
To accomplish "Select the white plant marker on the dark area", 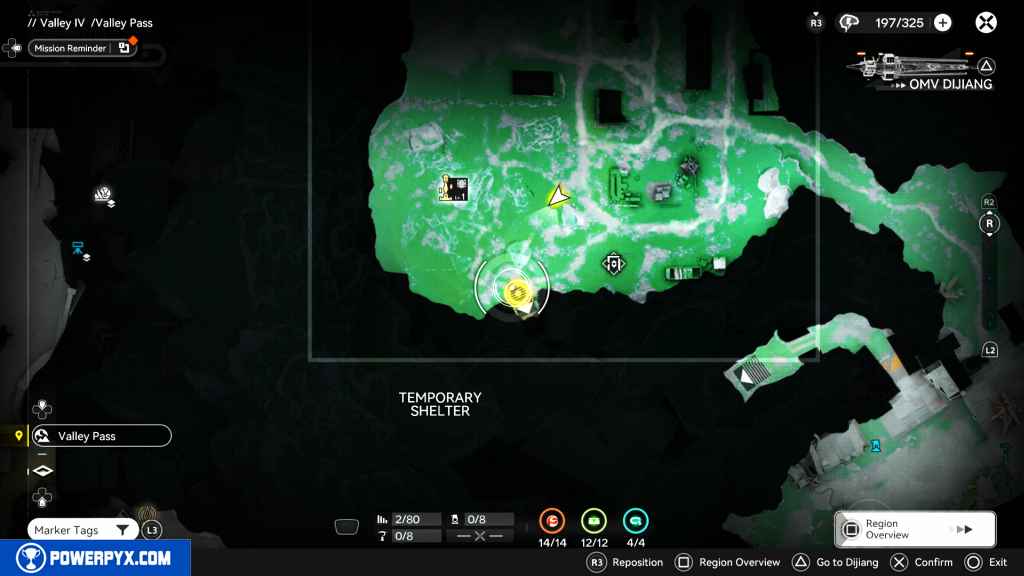I will tap(104, 194).
